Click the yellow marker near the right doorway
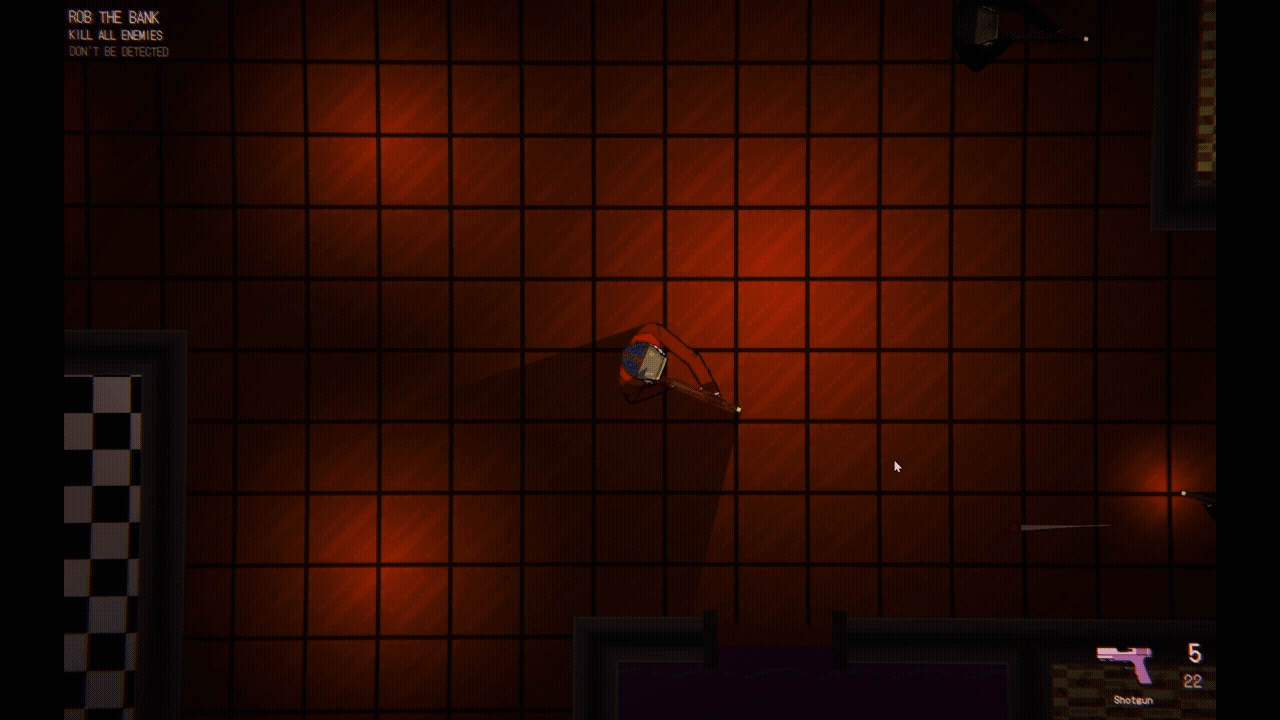 pyautogui.click(x=1184, y=491)
